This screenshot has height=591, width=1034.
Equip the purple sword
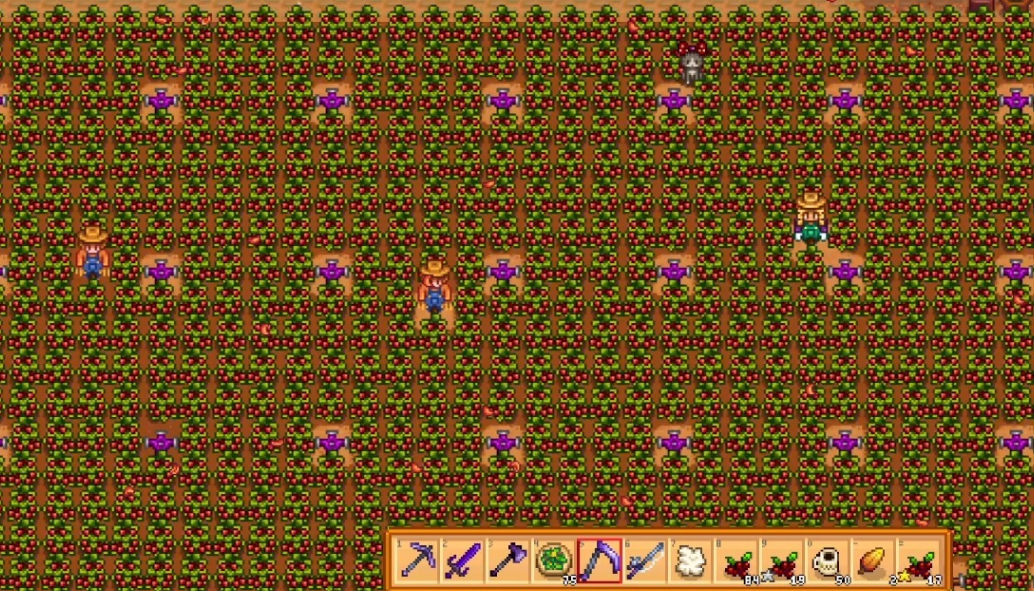(462, 560)
